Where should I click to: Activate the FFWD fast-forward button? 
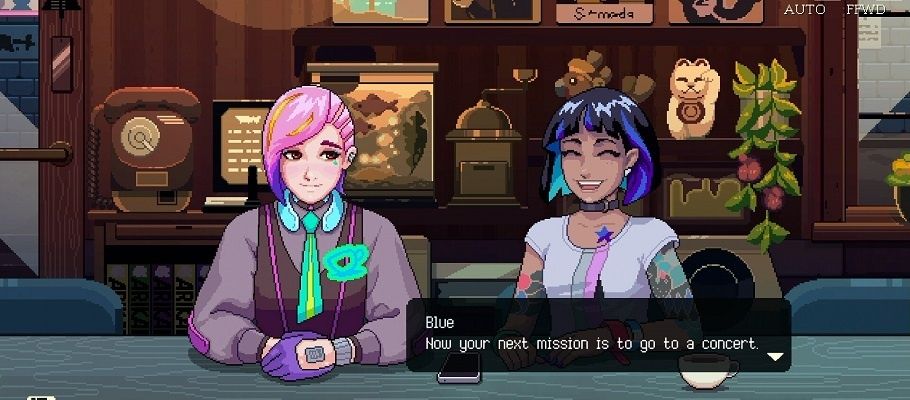tap(864, 9)
